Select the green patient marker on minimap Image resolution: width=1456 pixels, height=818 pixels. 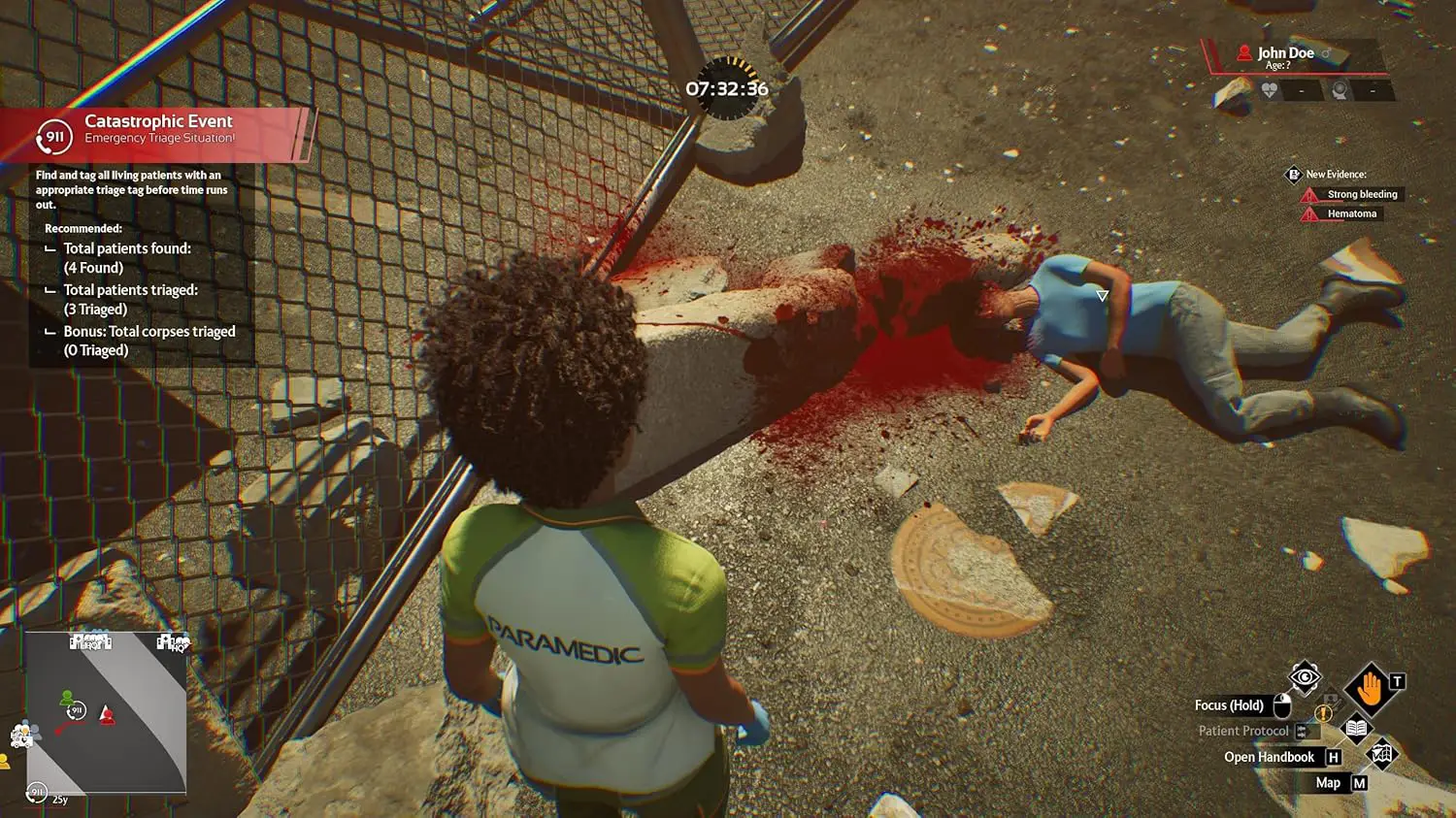[x=66, y=698]
